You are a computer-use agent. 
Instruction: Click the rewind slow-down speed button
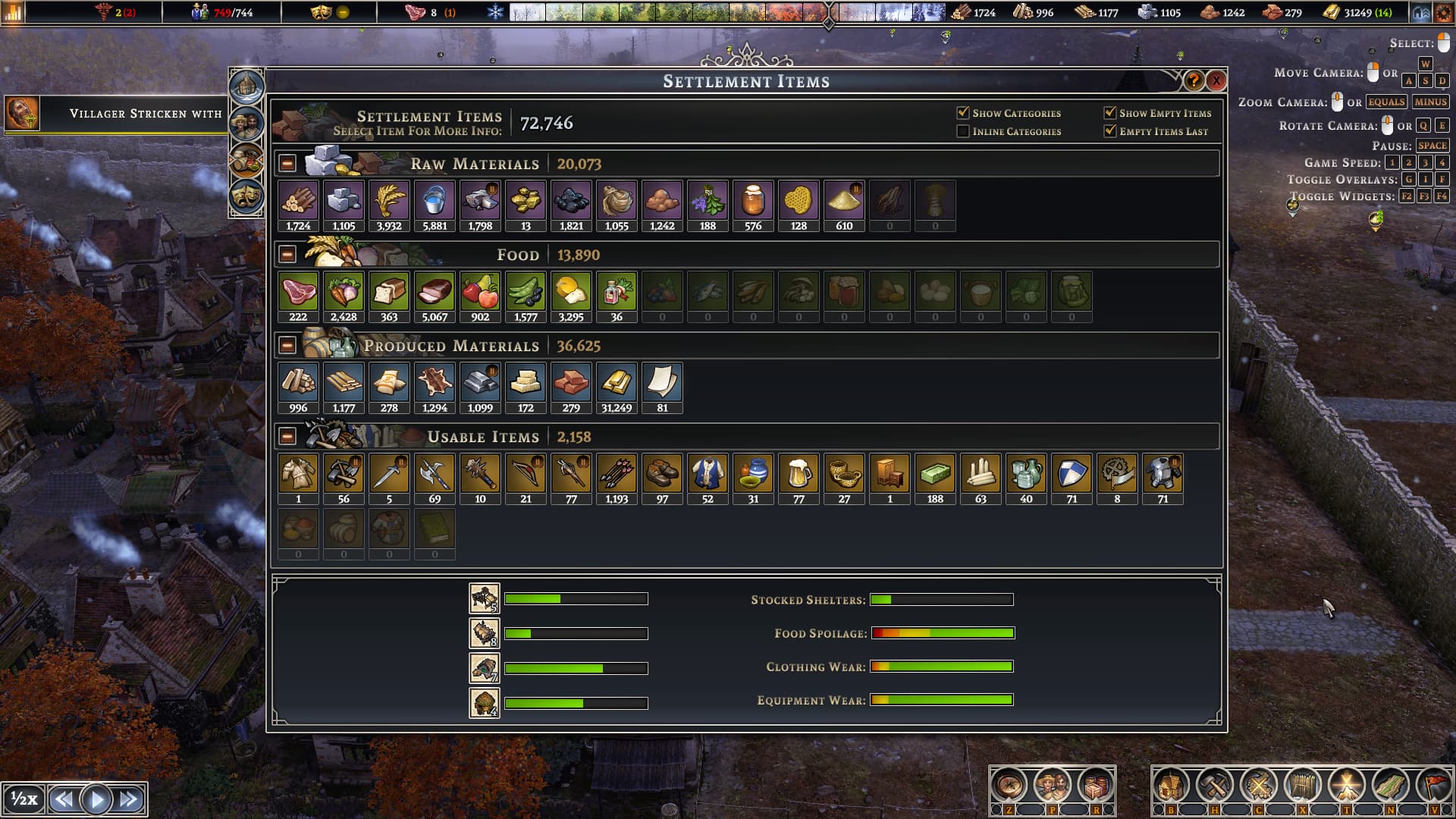64,799
